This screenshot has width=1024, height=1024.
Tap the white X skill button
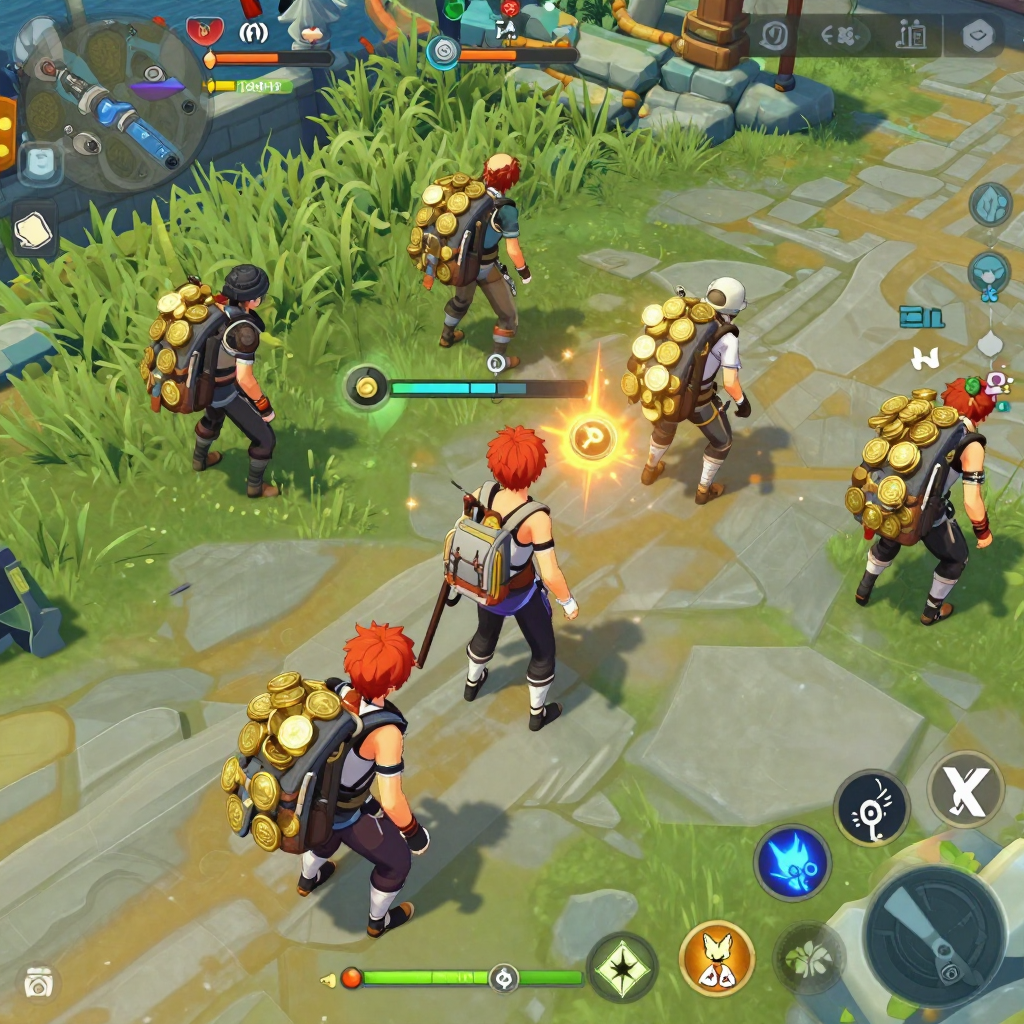pyautogui.click(x=965, y=789)
